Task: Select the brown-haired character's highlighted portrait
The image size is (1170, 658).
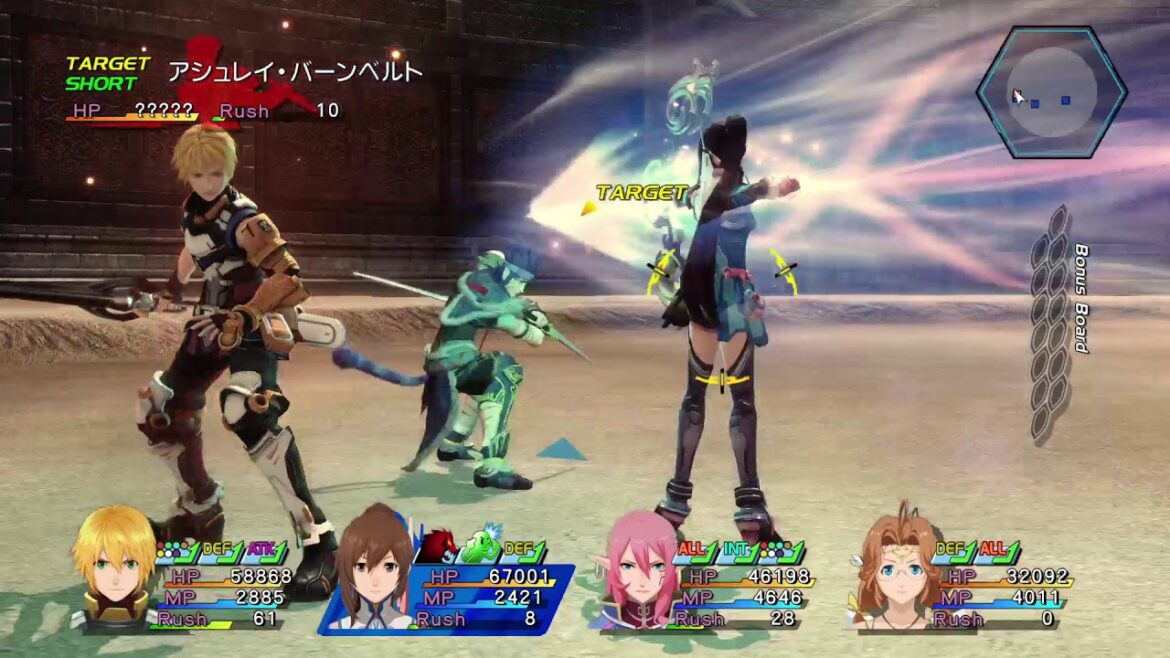Action: [374, 580]
